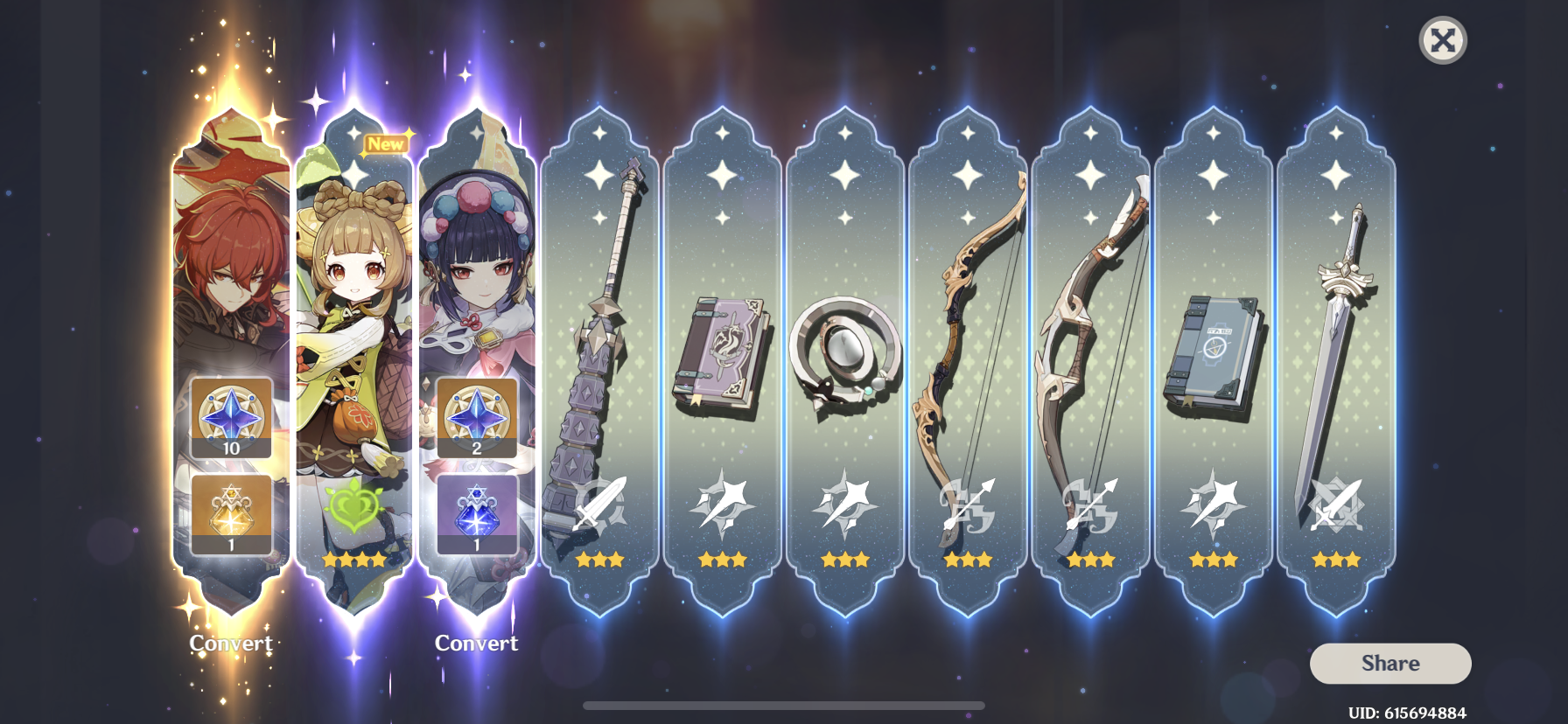
Task: Click the blue Stardust icon below Yun Jin
Action: click(476, 516)
